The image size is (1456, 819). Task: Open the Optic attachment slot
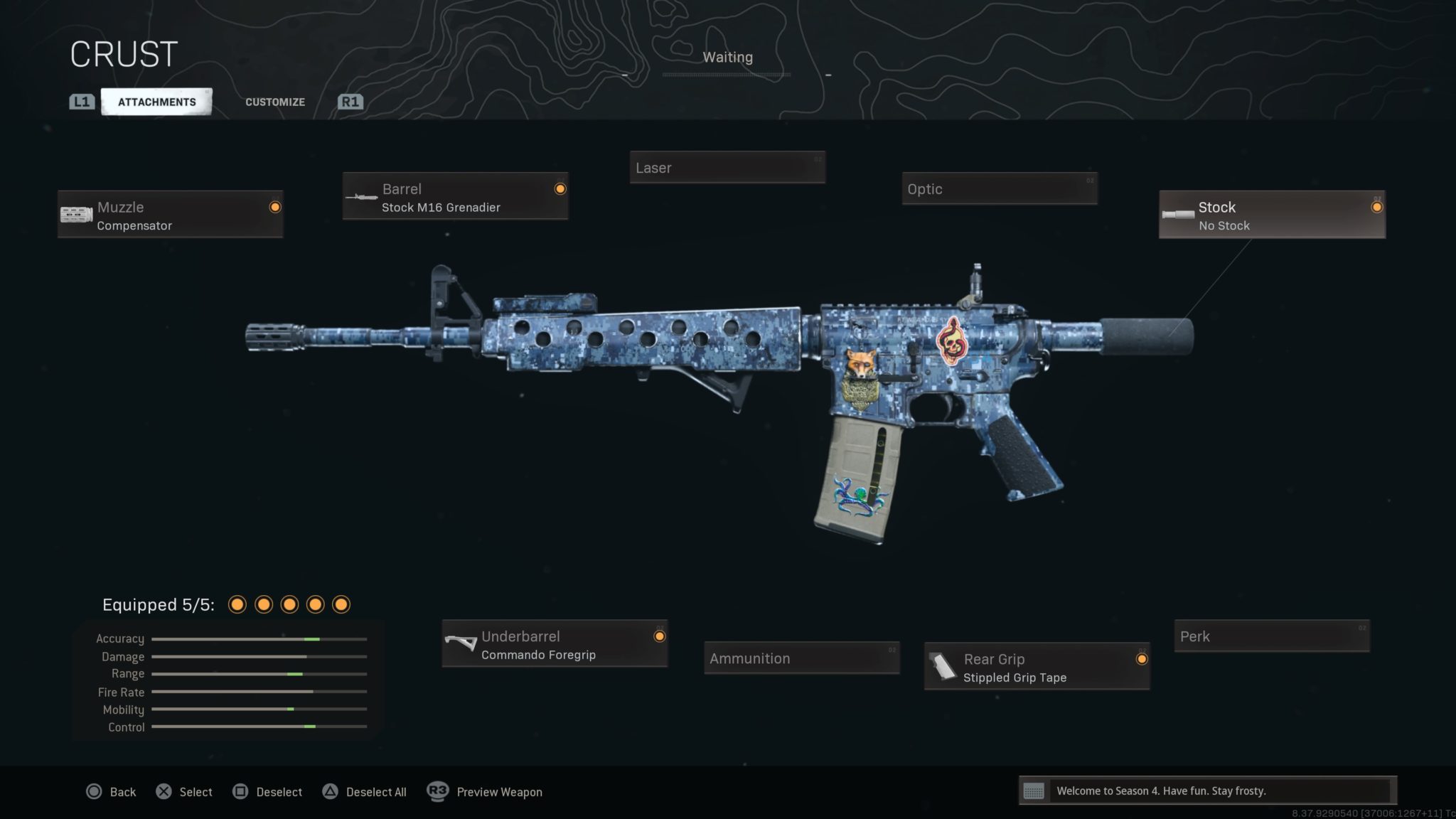(999, 189)
